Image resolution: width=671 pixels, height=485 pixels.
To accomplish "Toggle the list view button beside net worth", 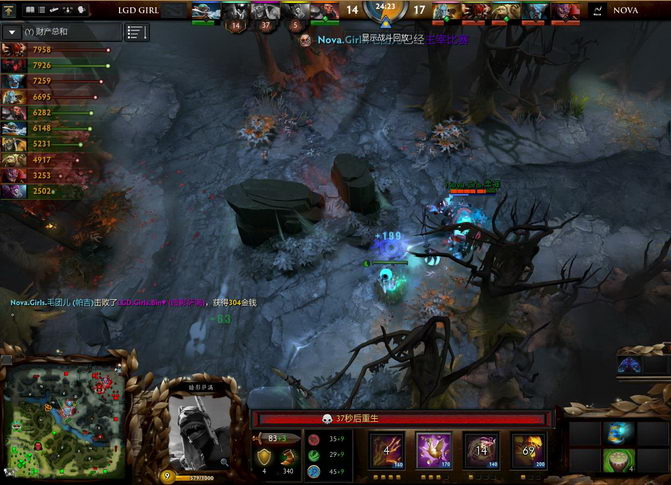I will pos(136,32).
